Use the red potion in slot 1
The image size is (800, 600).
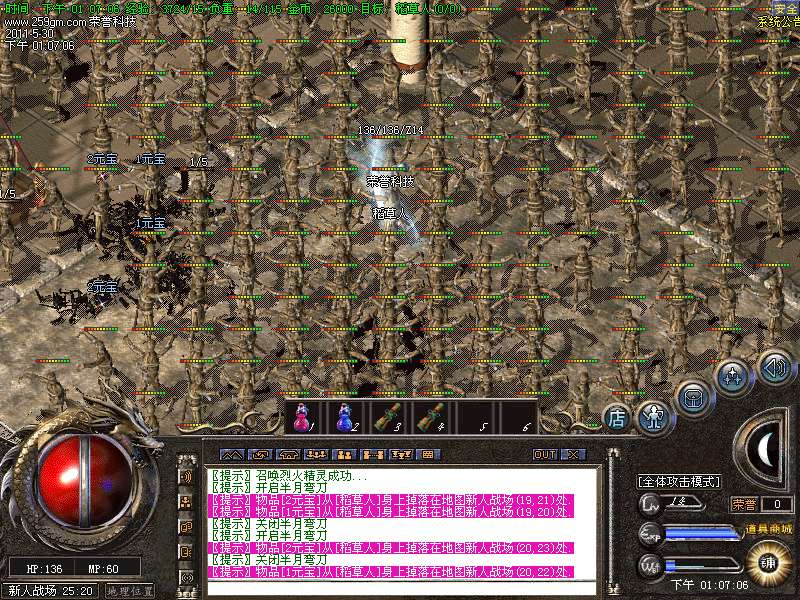302,417
